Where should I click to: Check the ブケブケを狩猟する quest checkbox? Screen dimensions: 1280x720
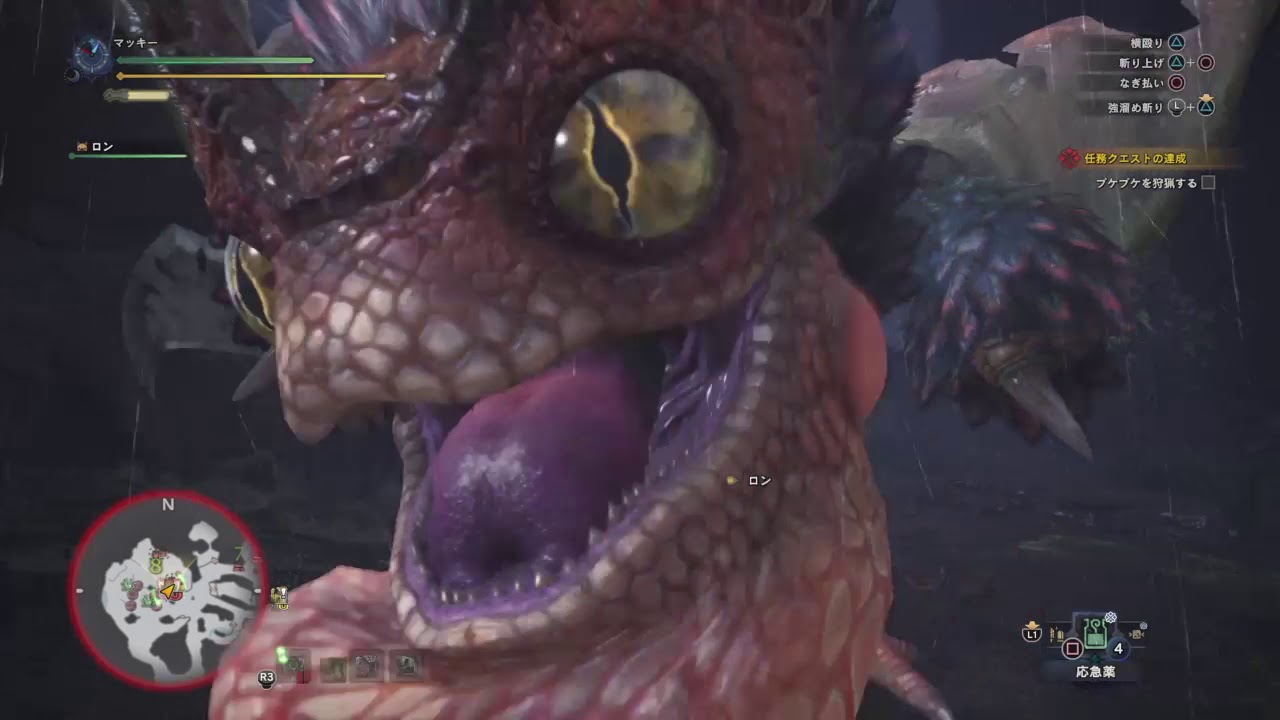pyautogui.click(x=1208, y=181)
